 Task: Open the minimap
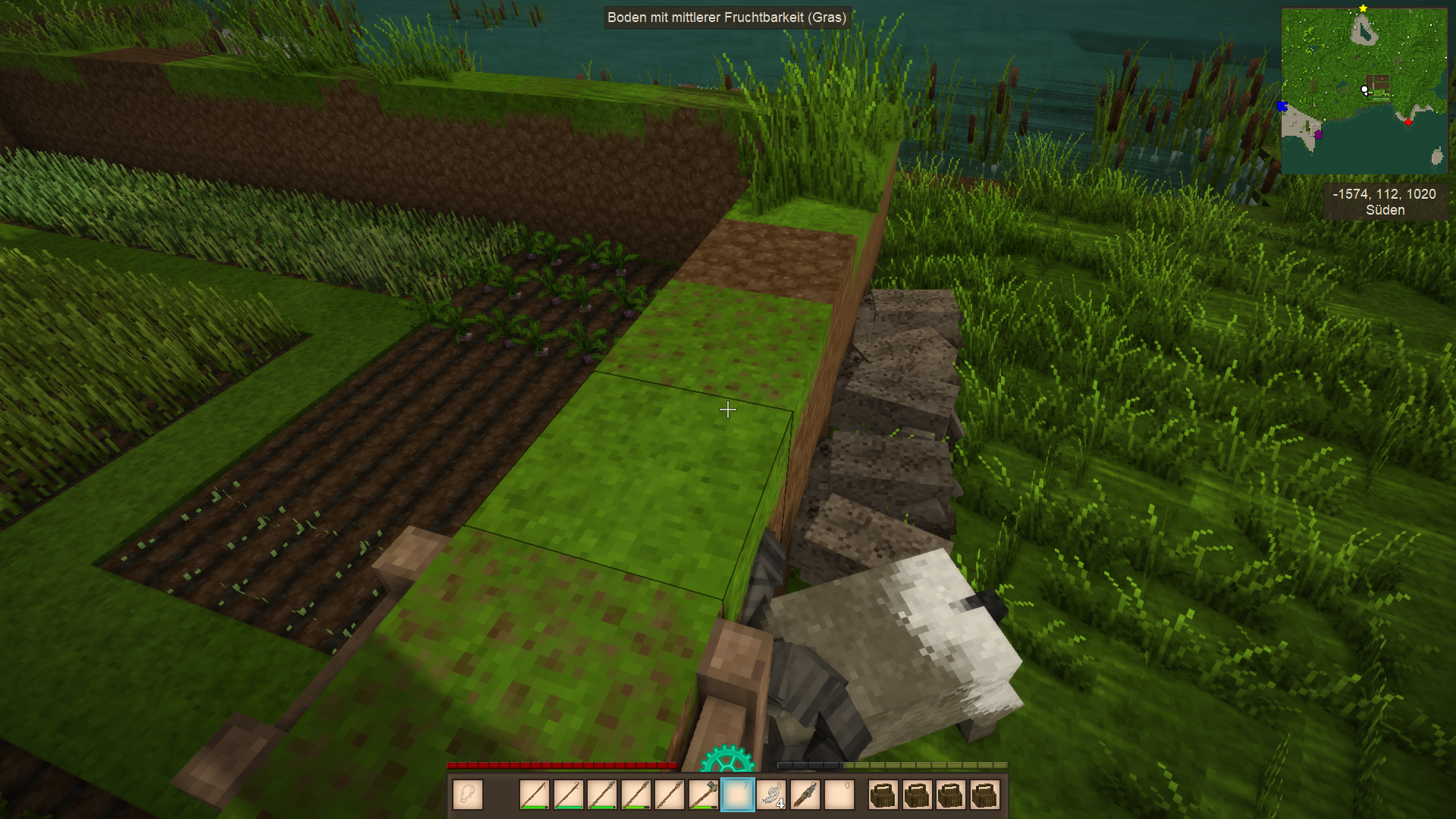1363,91
